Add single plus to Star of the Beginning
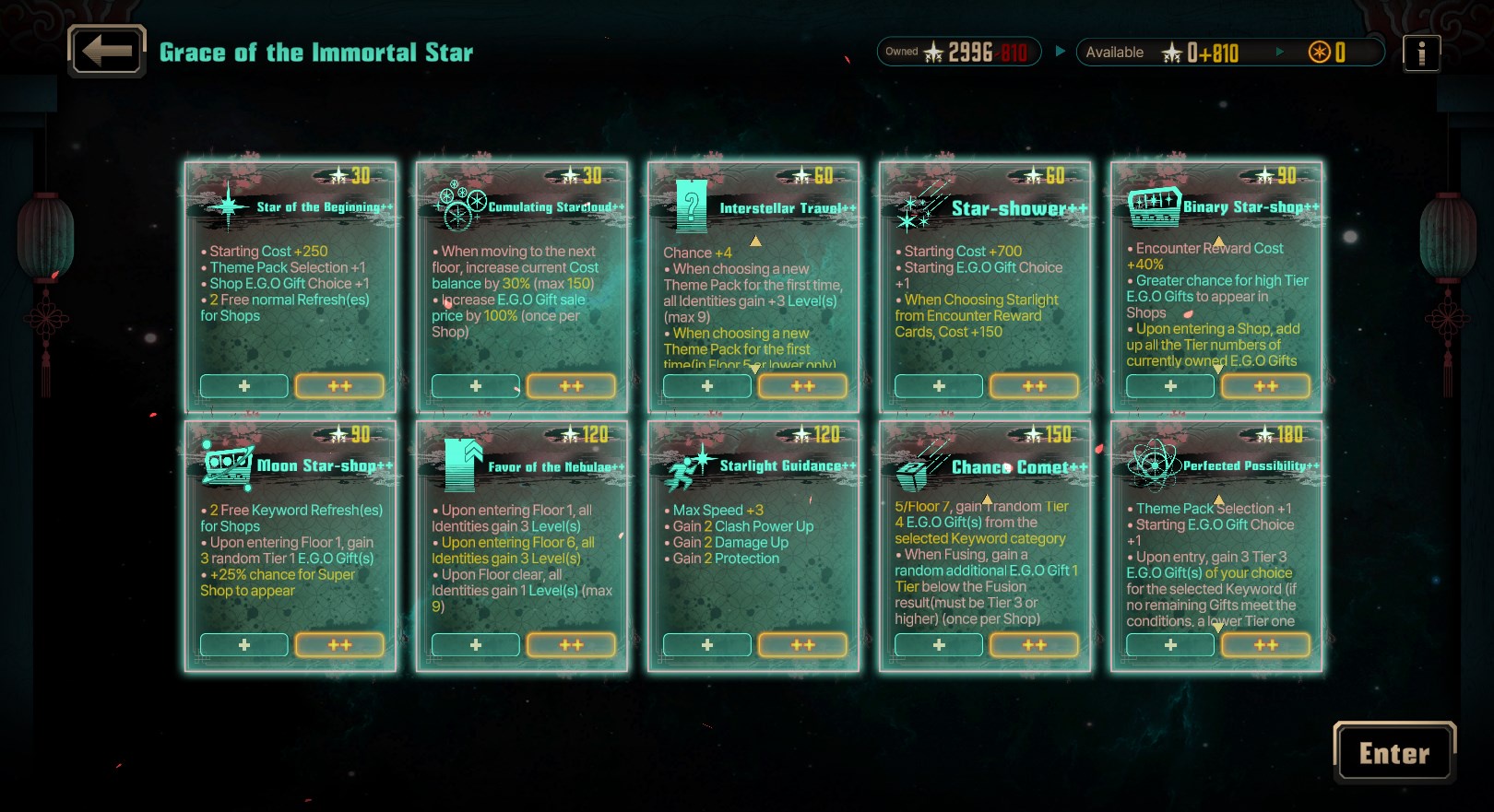 (244, 386)
